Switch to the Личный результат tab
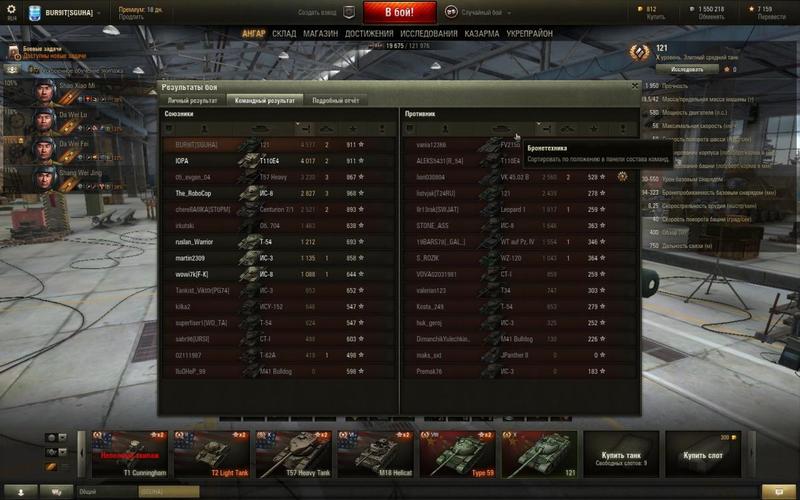Viewport: 800px width, 500px height. point(192,101)
